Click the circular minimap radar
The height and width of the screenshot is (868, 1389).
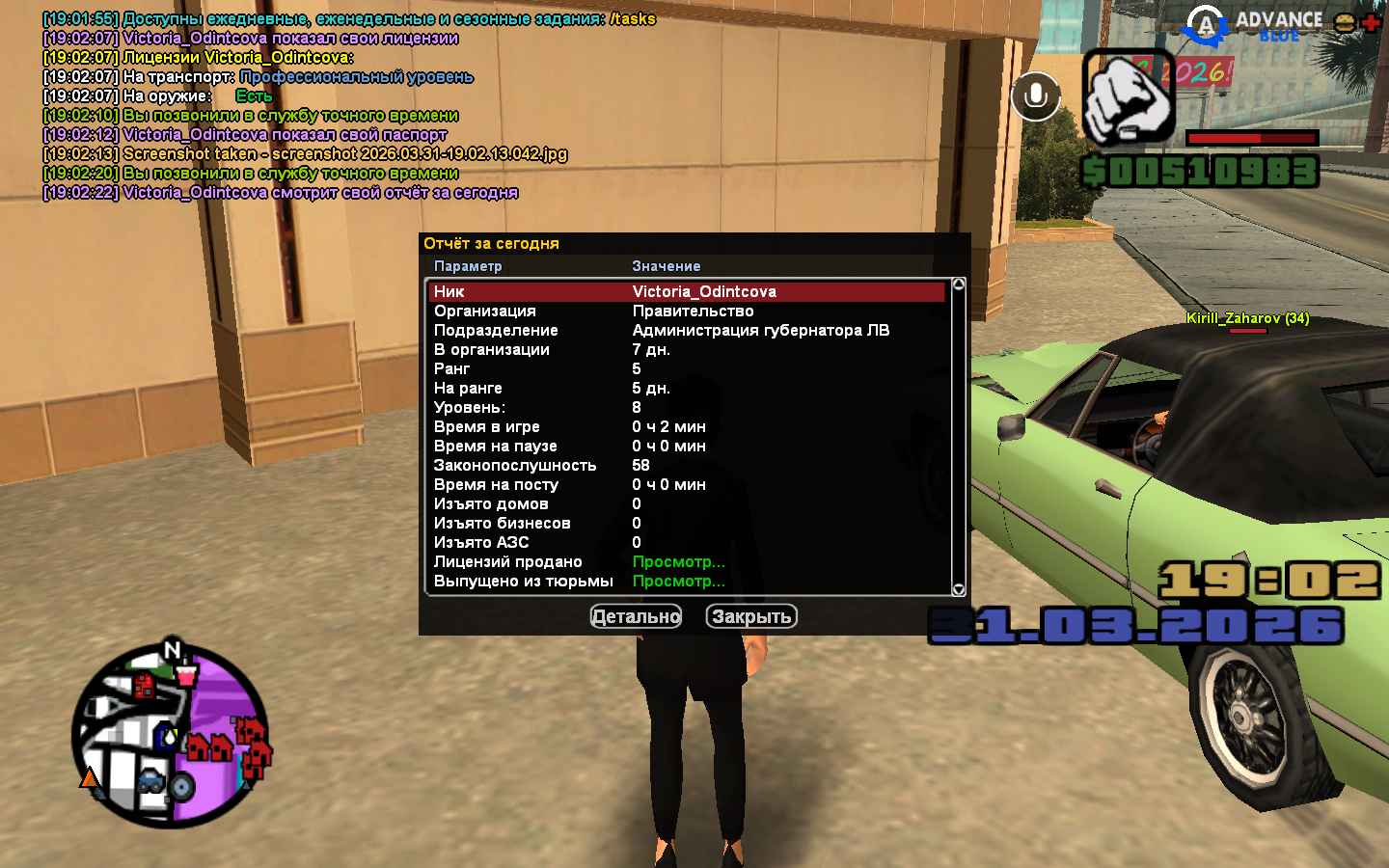point(171,736)
